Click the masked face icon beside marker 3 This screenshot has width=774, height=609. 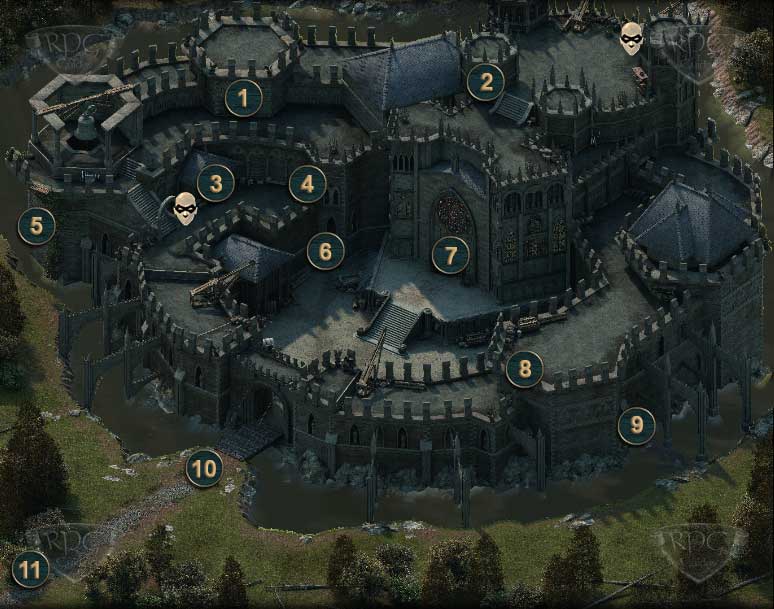point(185,208)
